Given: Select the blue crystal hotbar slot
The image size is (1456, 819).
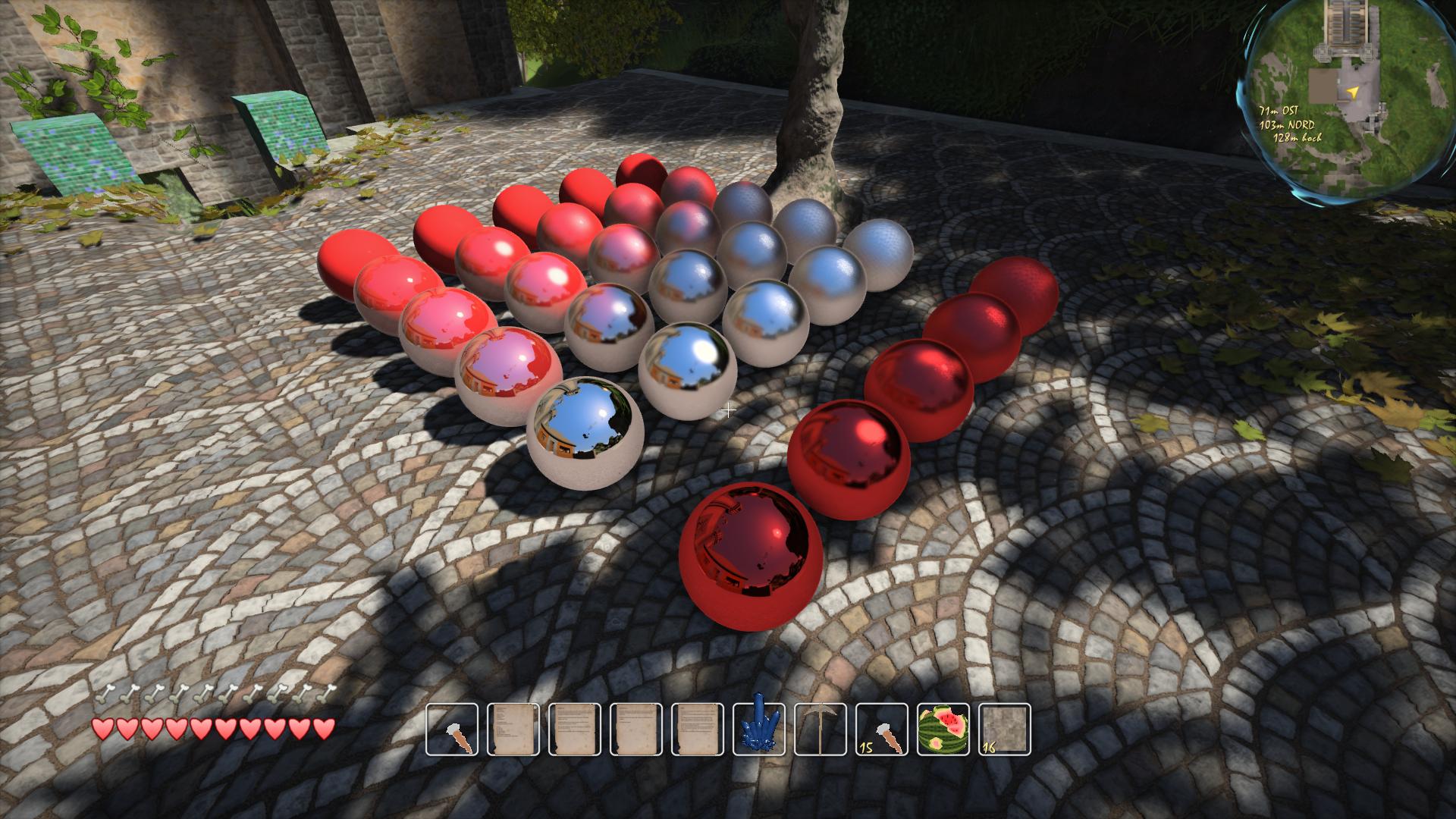Looking at the screenshot, I should (x=758, y=730).
